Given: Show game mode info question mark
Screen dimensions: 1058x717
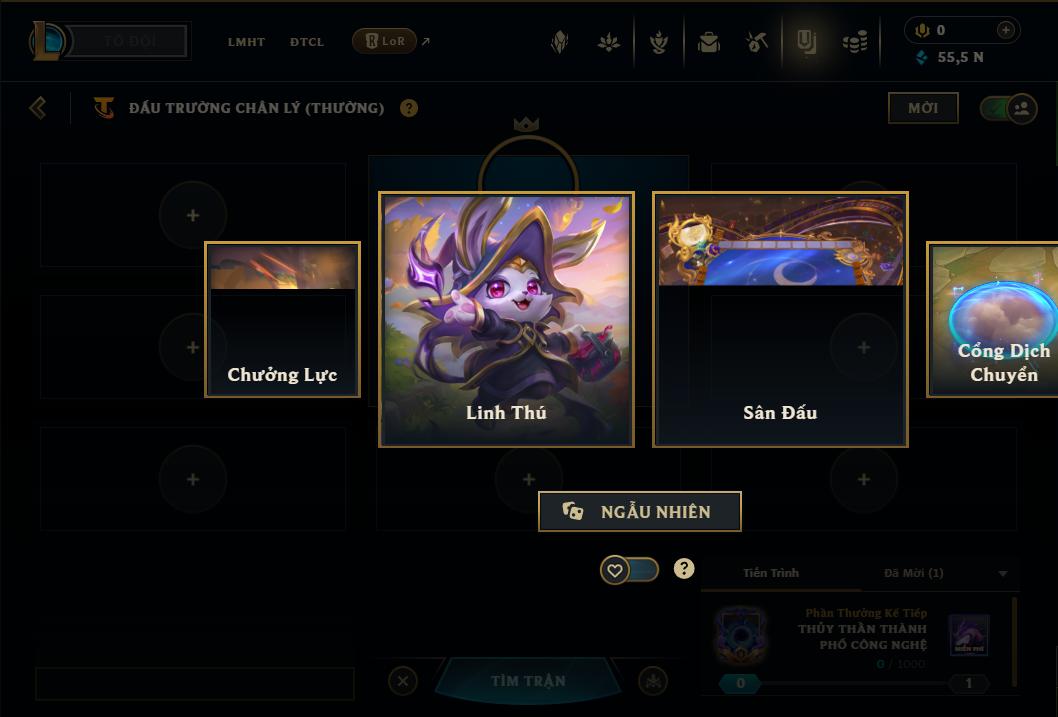Looking at the screenshot, I should [x=409, y=108].
